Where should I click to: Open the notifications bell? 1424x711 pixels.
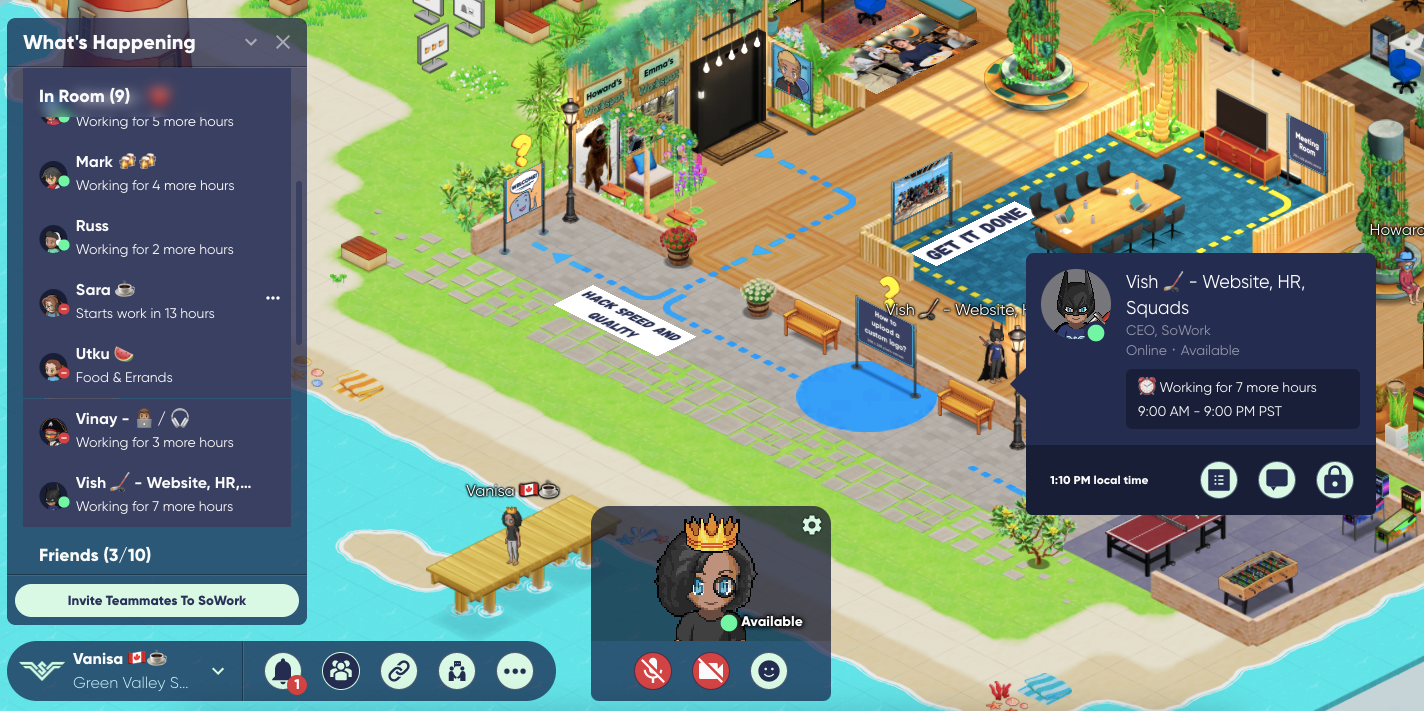click(283, 671)
